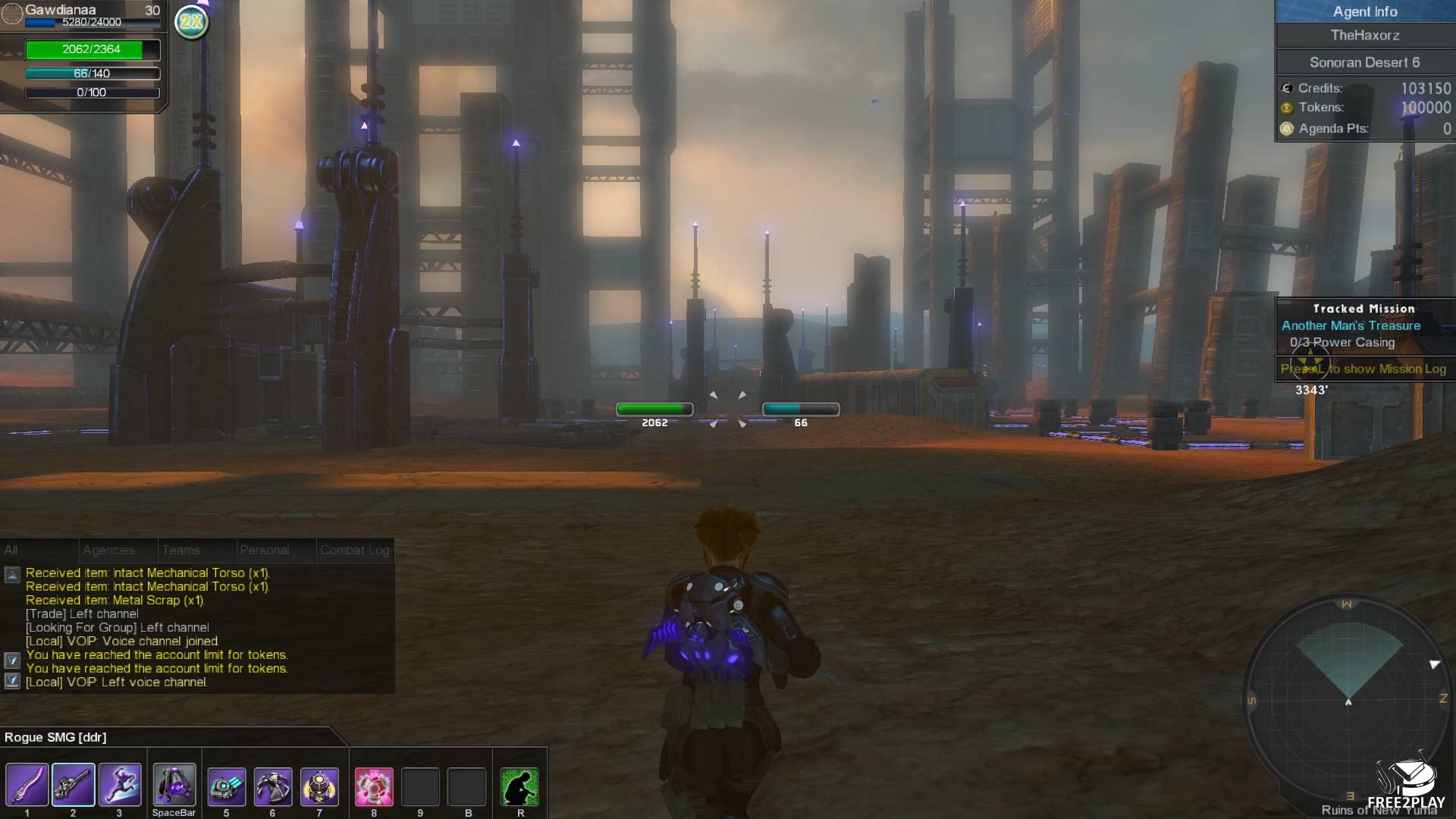The height and width of the screenshot is (819, 1456).
Task: Use the SpaceBar jetpack device ability
Action: tap(174, 785)
